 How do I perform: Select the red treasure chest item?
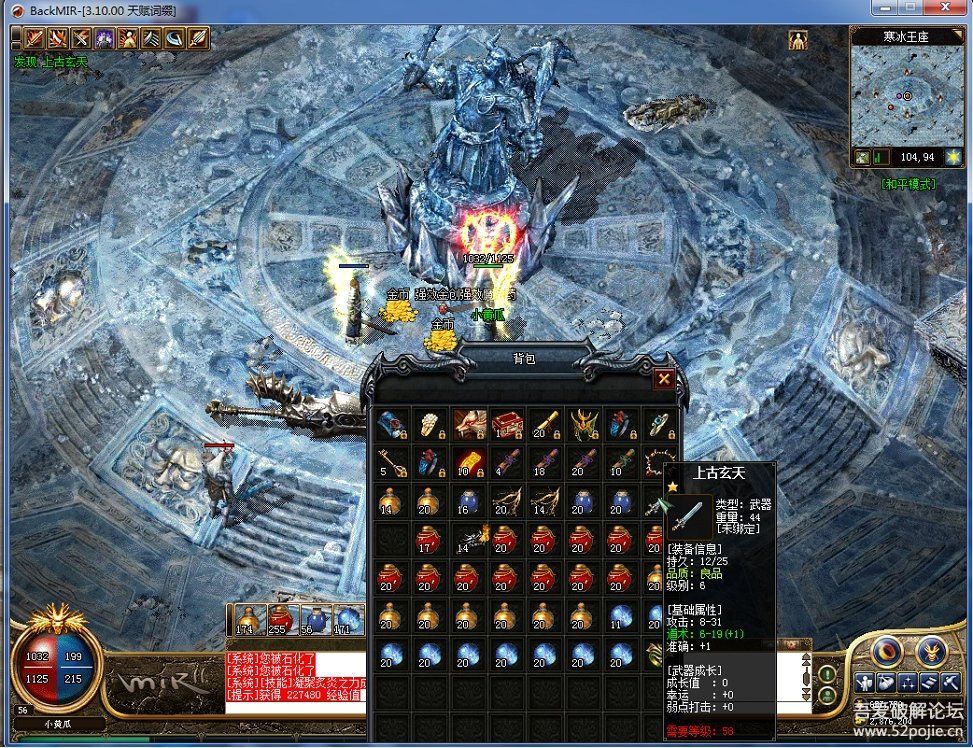508,425
